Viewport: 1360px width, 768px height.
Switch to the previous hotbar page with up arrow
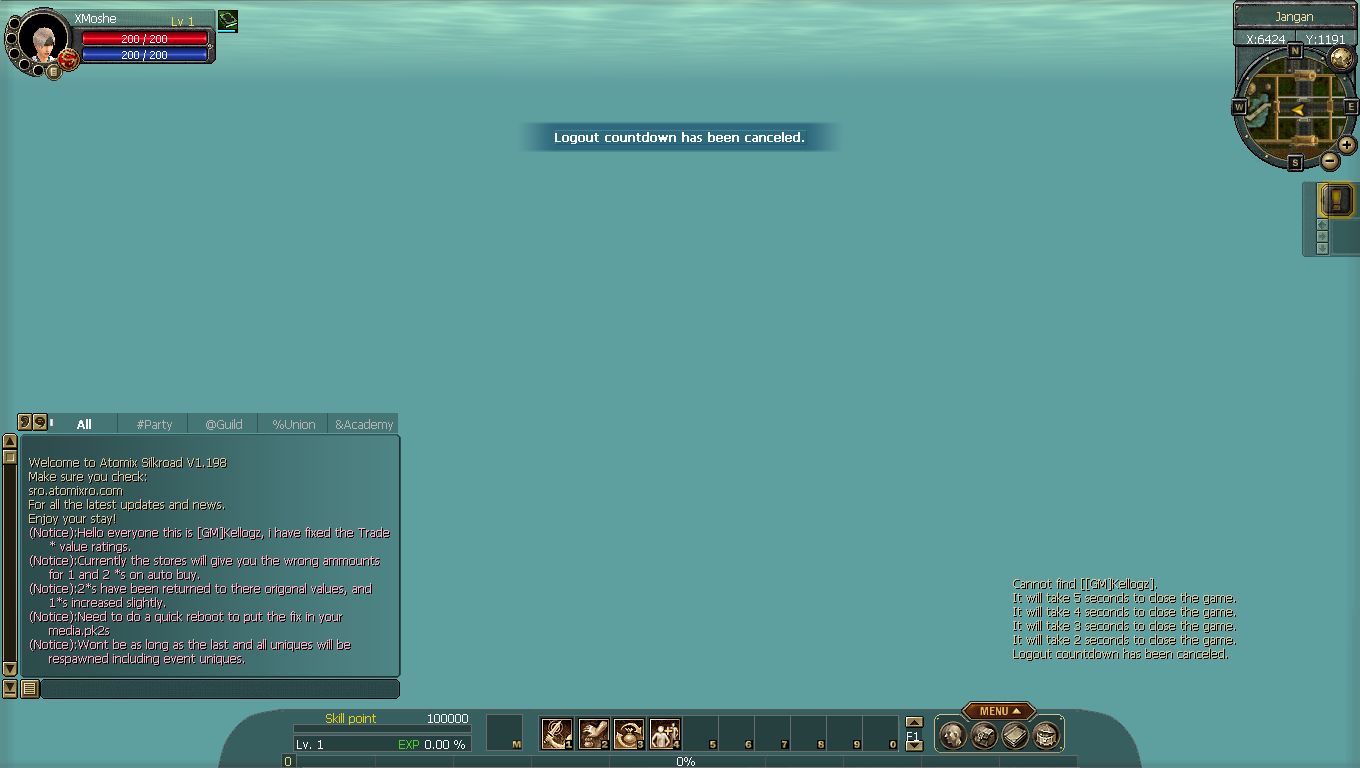[x=913, y=722]
